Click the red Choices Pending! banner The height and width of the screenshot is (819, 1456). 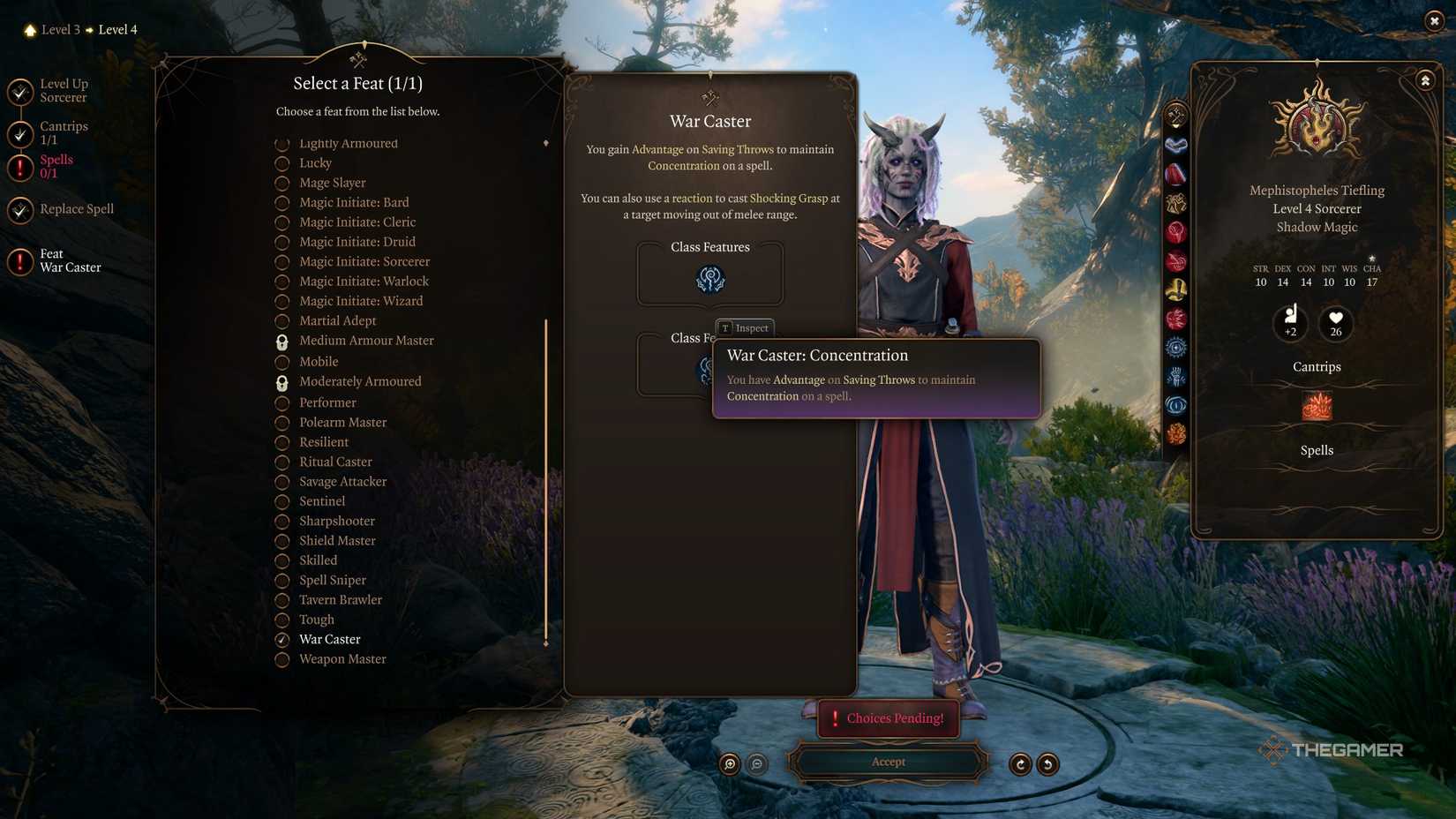887,718
